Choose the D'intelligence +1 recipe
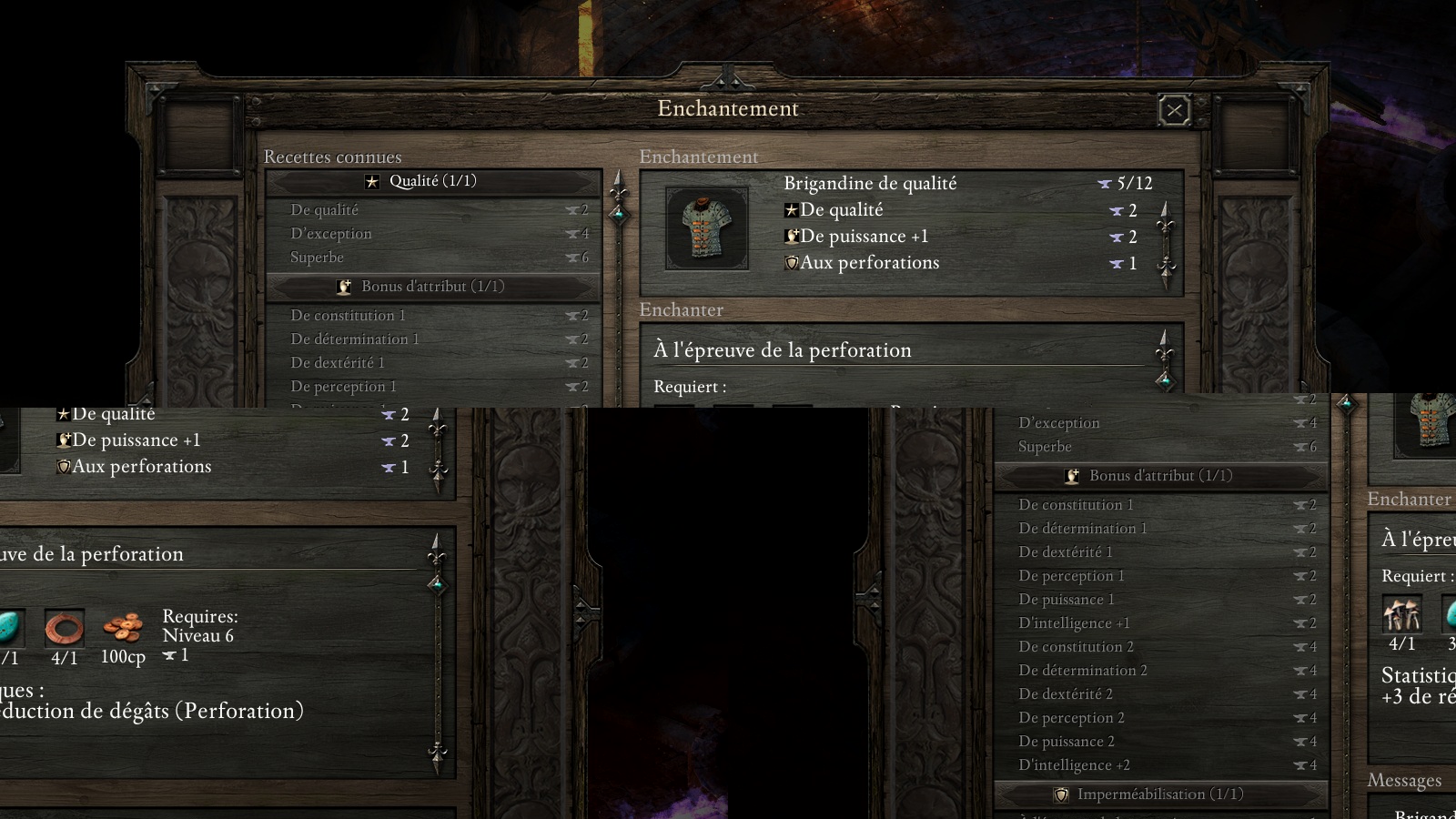1456x819 pixels. point(1074,623)
